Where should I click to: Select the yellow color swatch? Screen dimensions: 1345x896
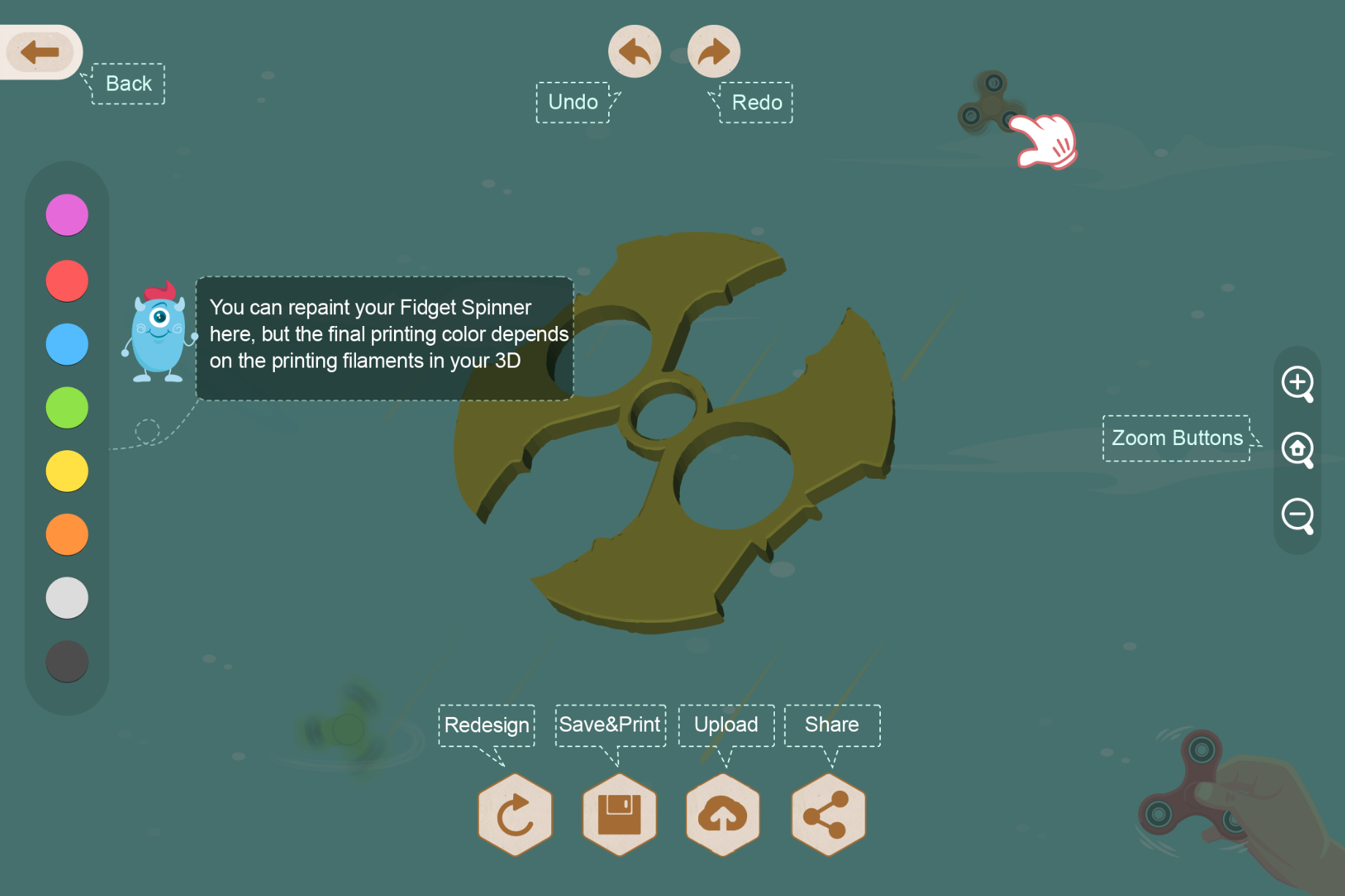pyautogui.click(x=67, y=471)
